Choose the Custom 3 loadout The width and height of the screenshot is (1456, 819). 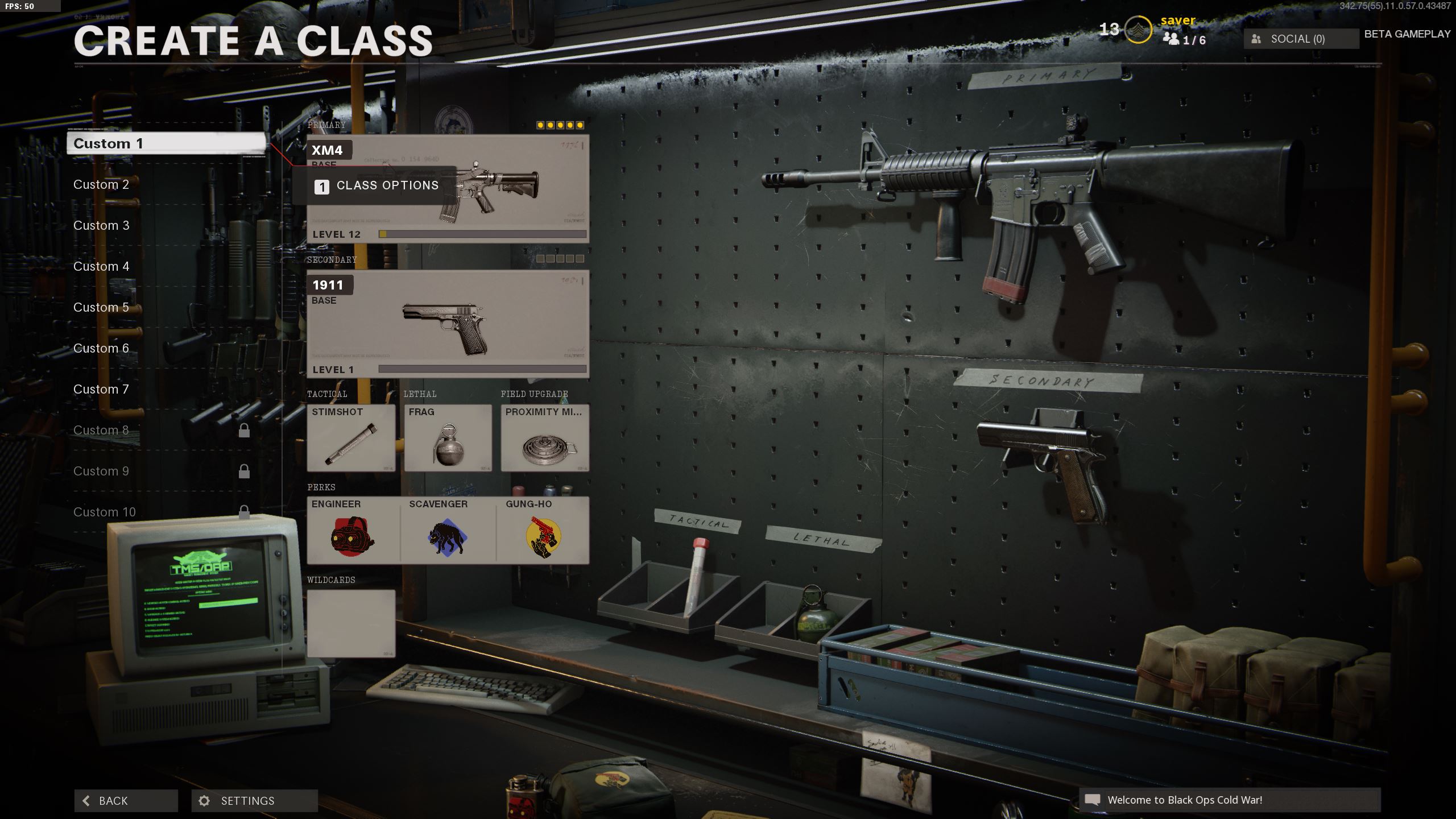(x=101, y=225)
